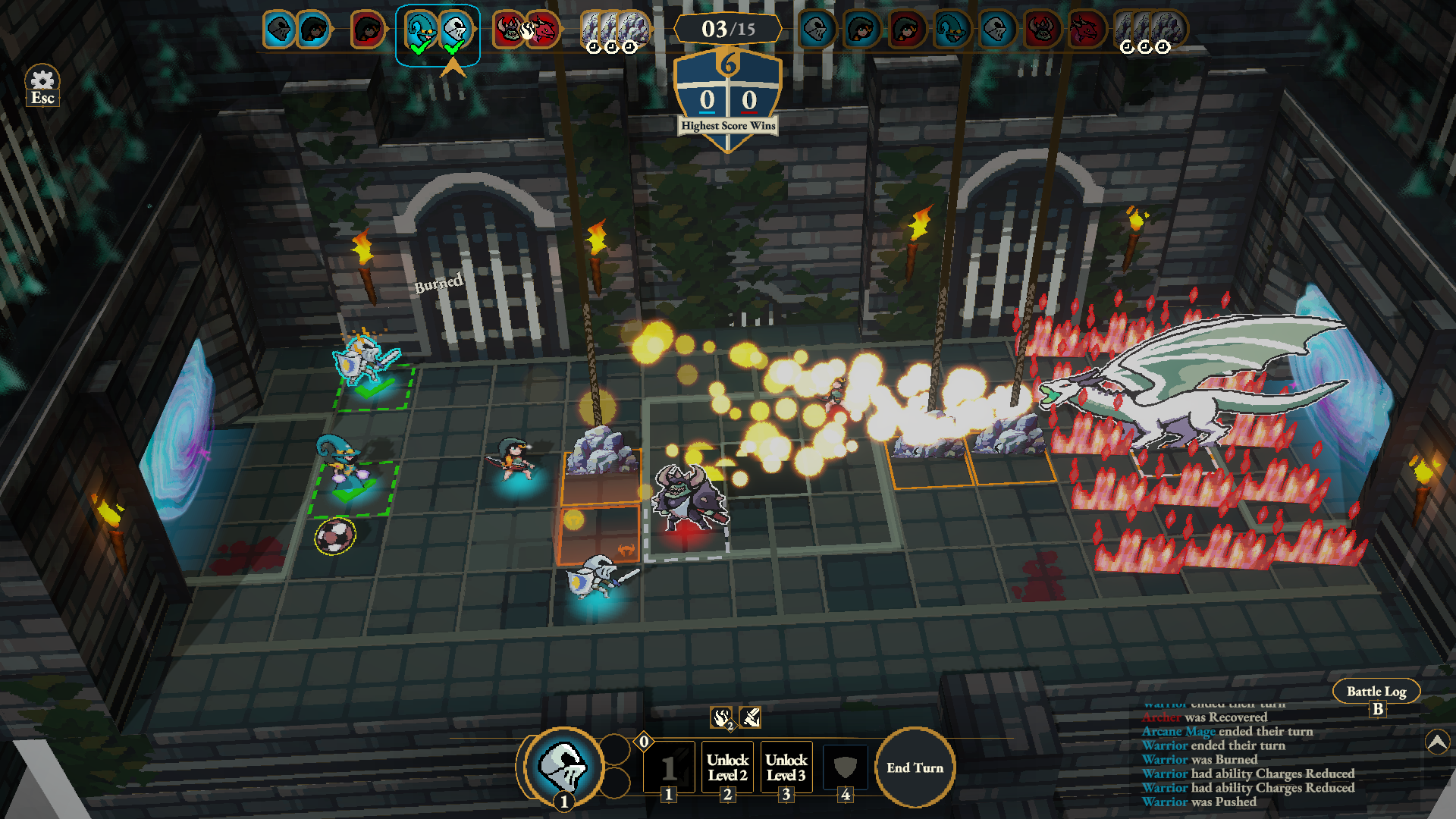
Task: Select the knight helmet character portrait
Action: [563, 767]
